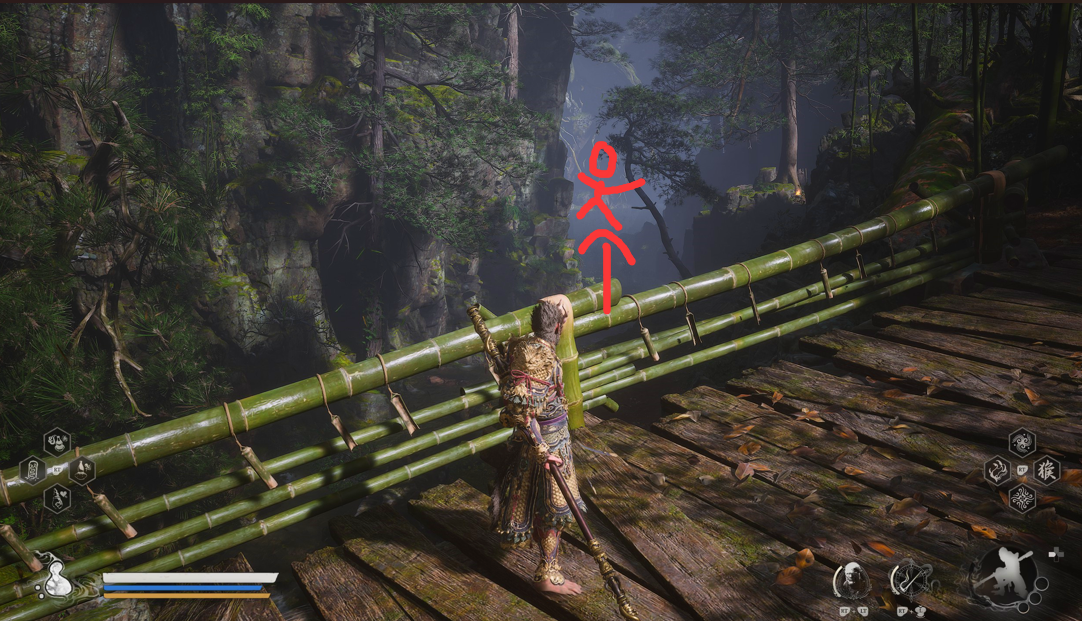Image resolution: width=1082 pixels, height=621 pixels.
Task: Use the white healing gourd
Action: (58, 579)
